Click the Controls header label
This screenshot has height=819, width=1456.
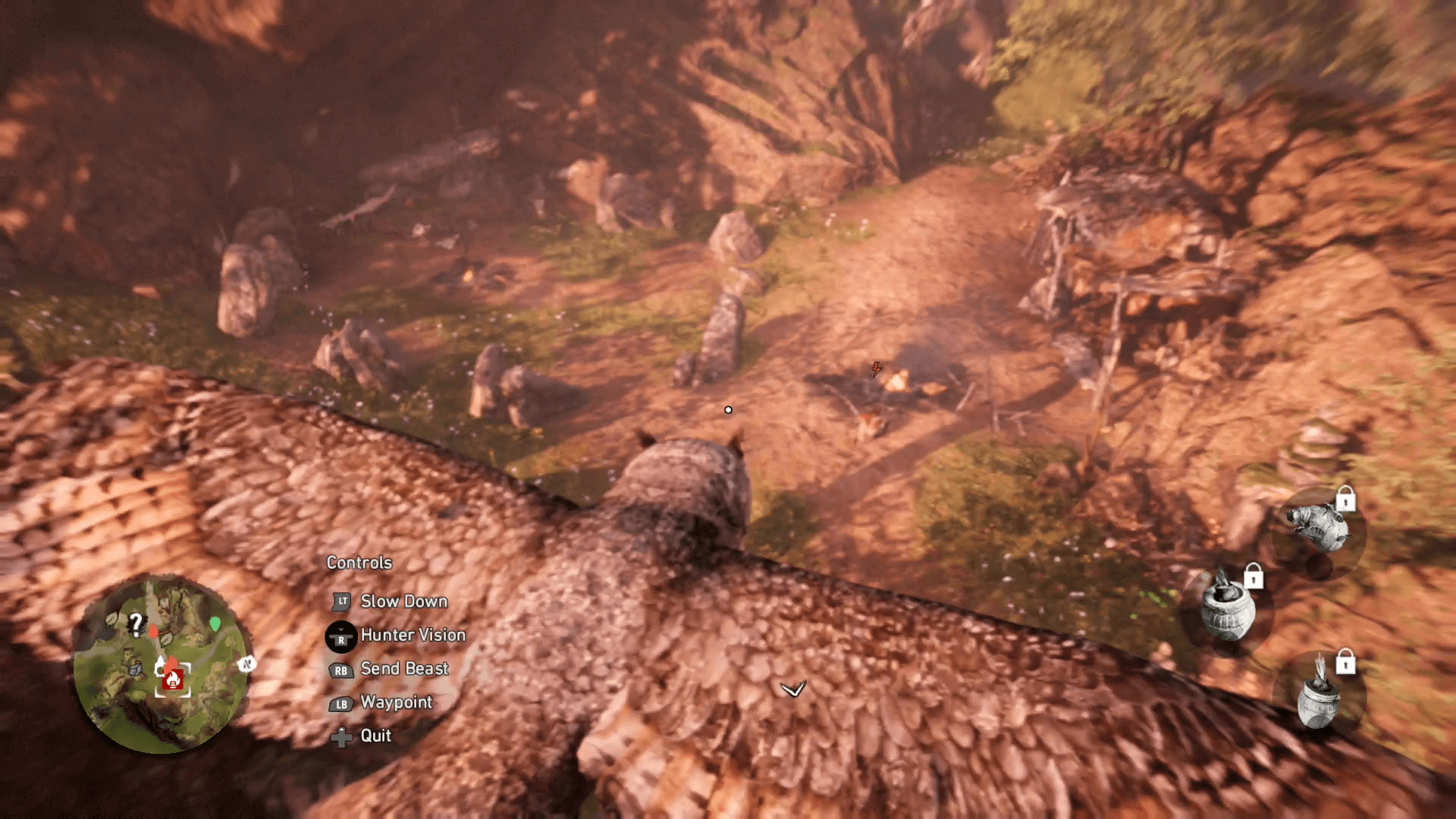(x=359, y=563)
